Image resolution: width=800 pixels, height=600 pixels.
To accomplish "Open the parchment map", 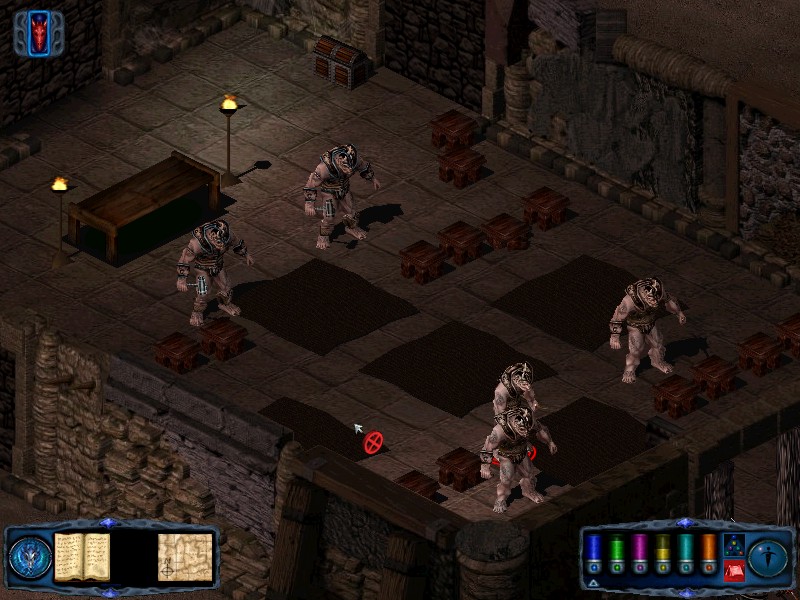I will (x=185, y=556).
